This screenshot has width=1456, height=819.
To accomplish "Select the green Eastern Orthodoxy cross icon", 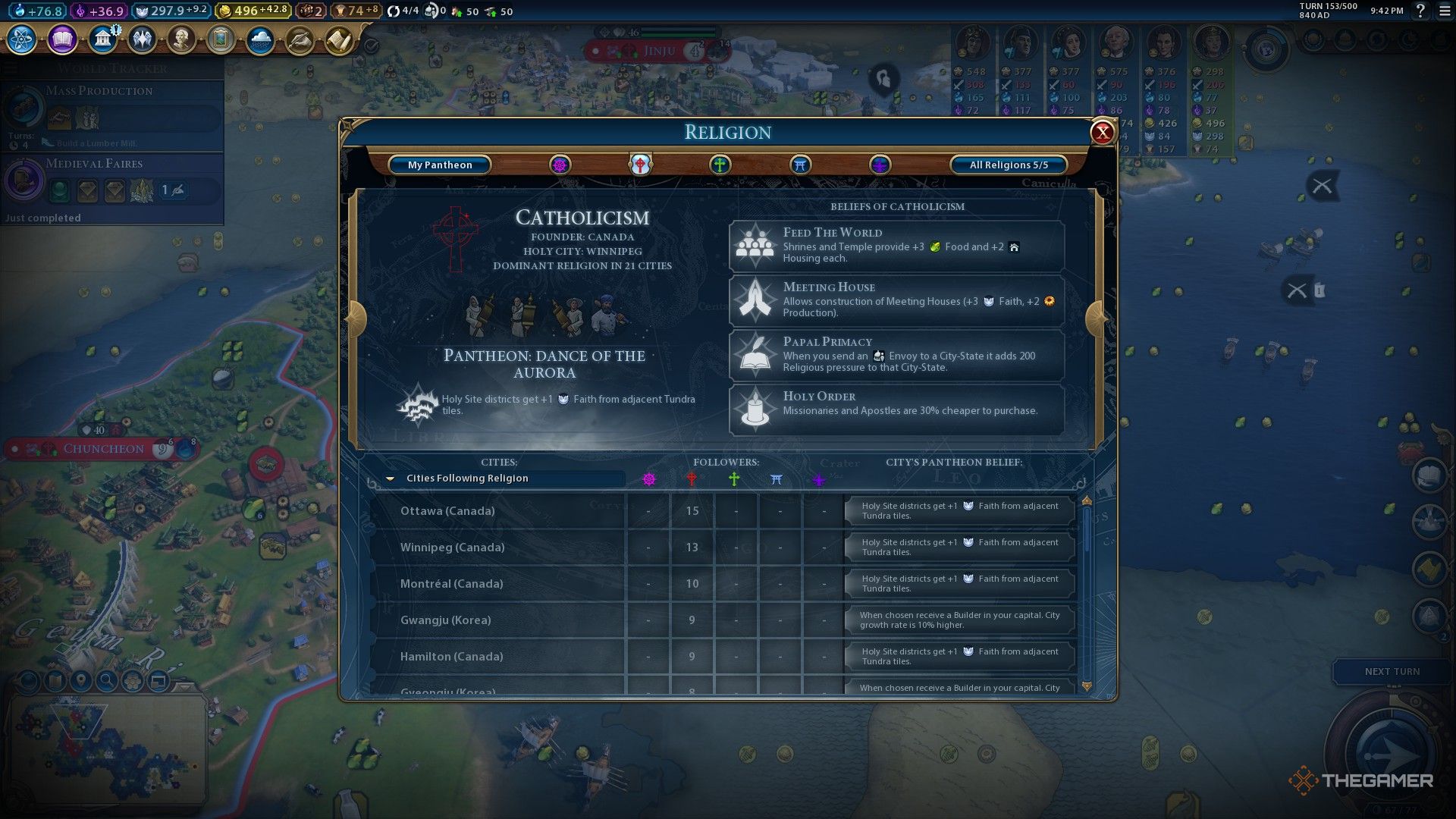I will 720,165.
